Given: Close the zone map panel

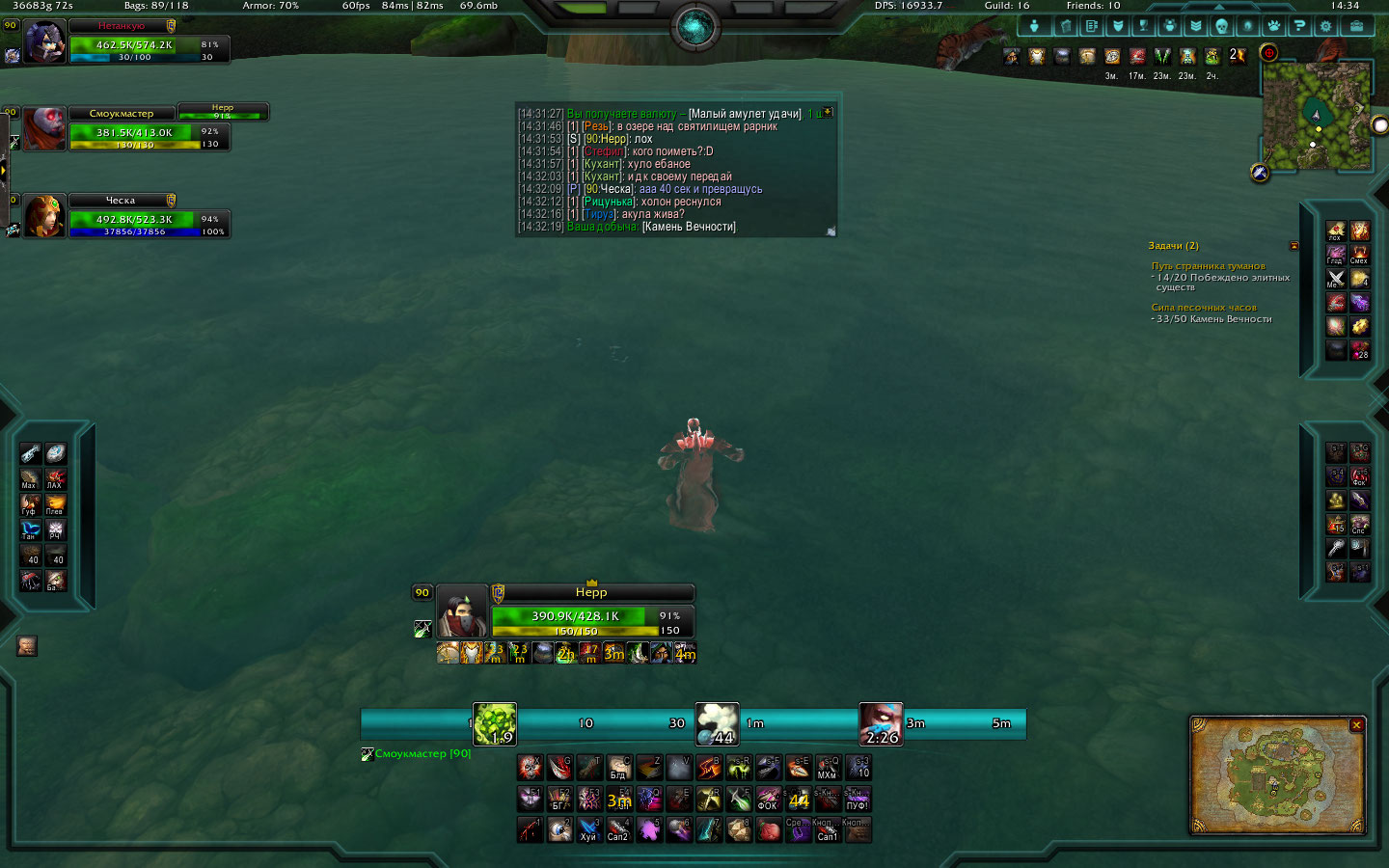Looking at the screenshot, I should click(x=1356, y=725).
